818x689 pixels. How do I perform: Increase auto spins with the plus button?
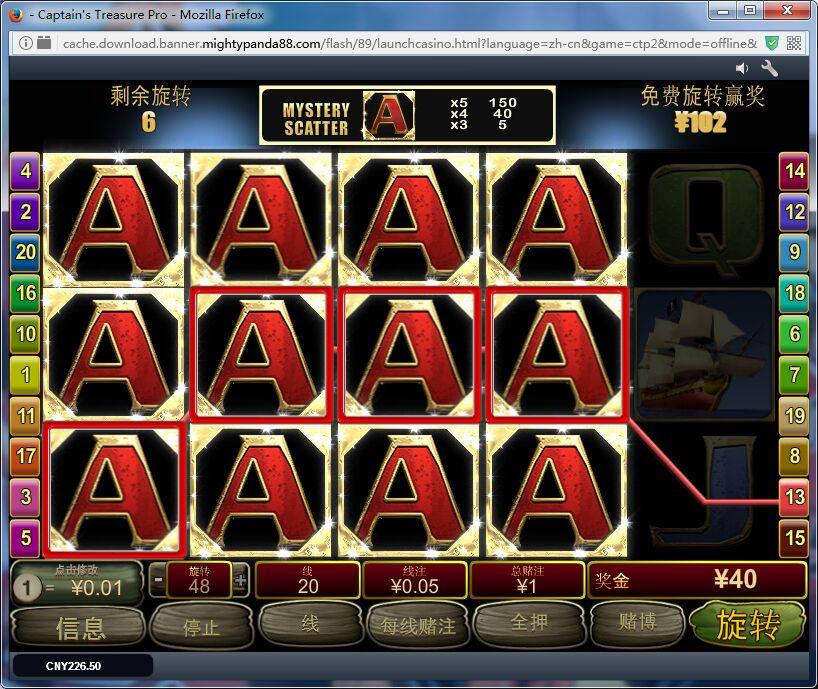pos(240,580)
